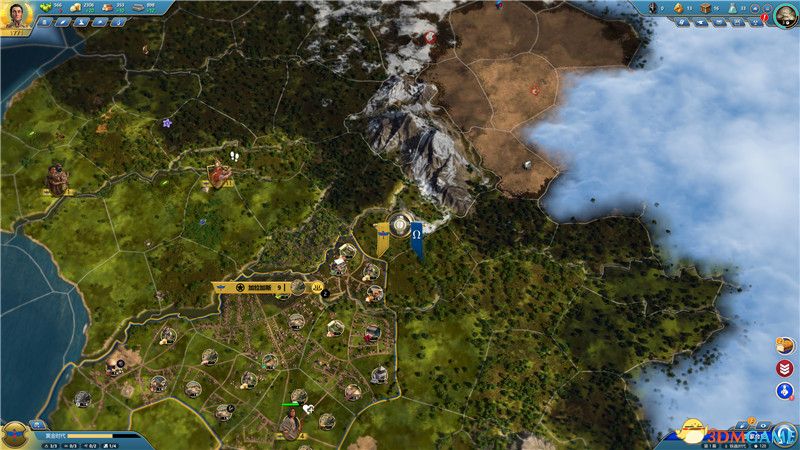The height and width of the screenshot is (450, 800).
Task: Click the red double-chevron button
Action: click(785, 368)
